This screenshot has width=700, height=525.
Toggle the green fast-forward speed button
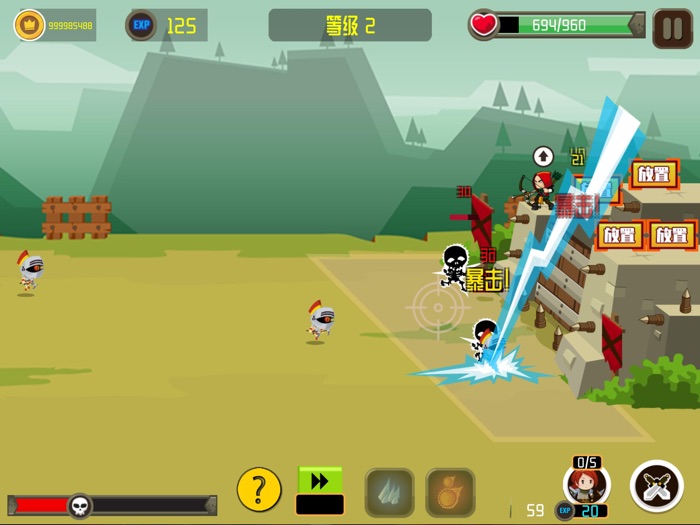click(x=320, y=482)
